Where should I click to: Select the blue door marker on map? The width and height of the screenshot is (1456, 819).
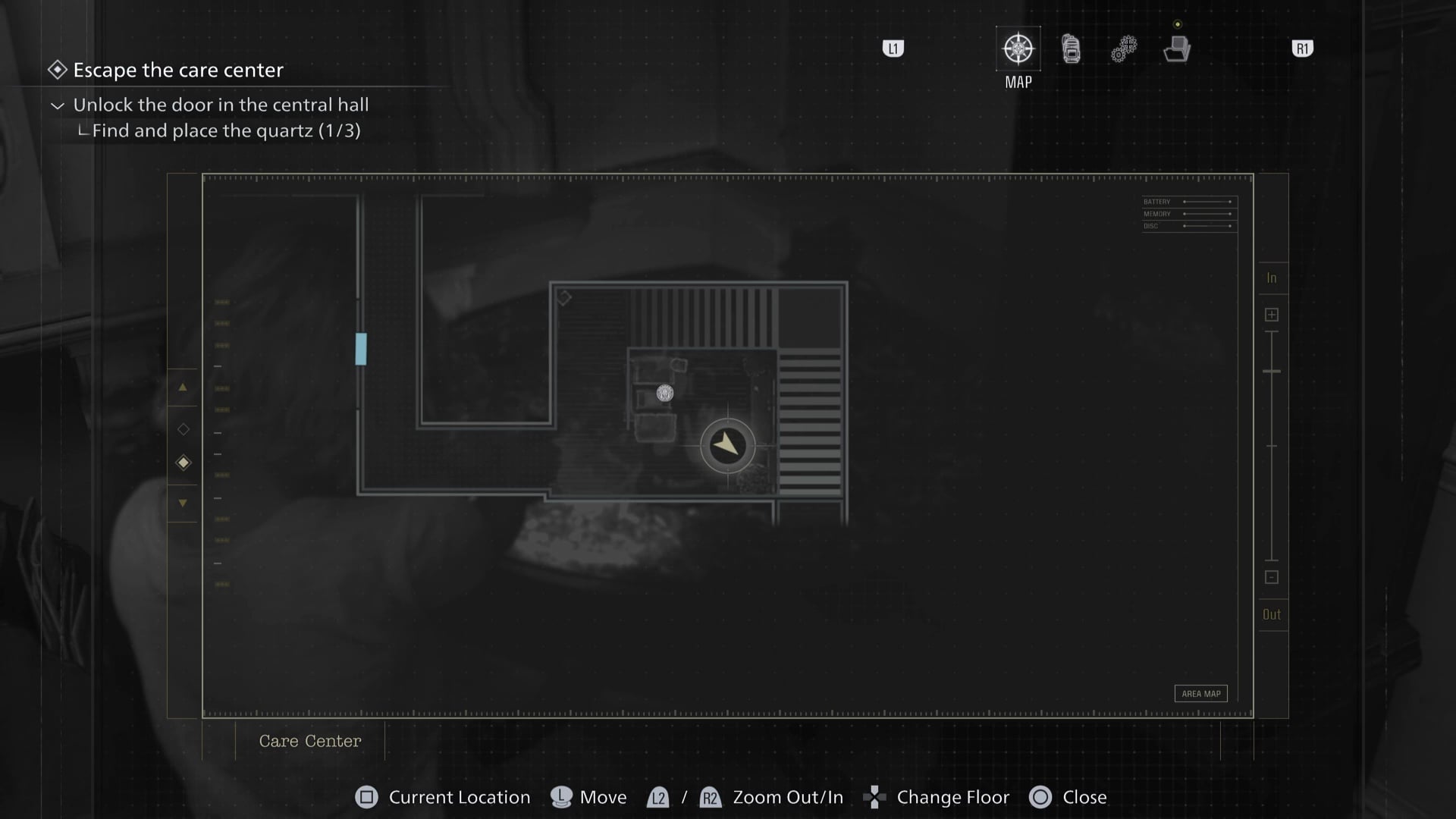coord(361,349)
